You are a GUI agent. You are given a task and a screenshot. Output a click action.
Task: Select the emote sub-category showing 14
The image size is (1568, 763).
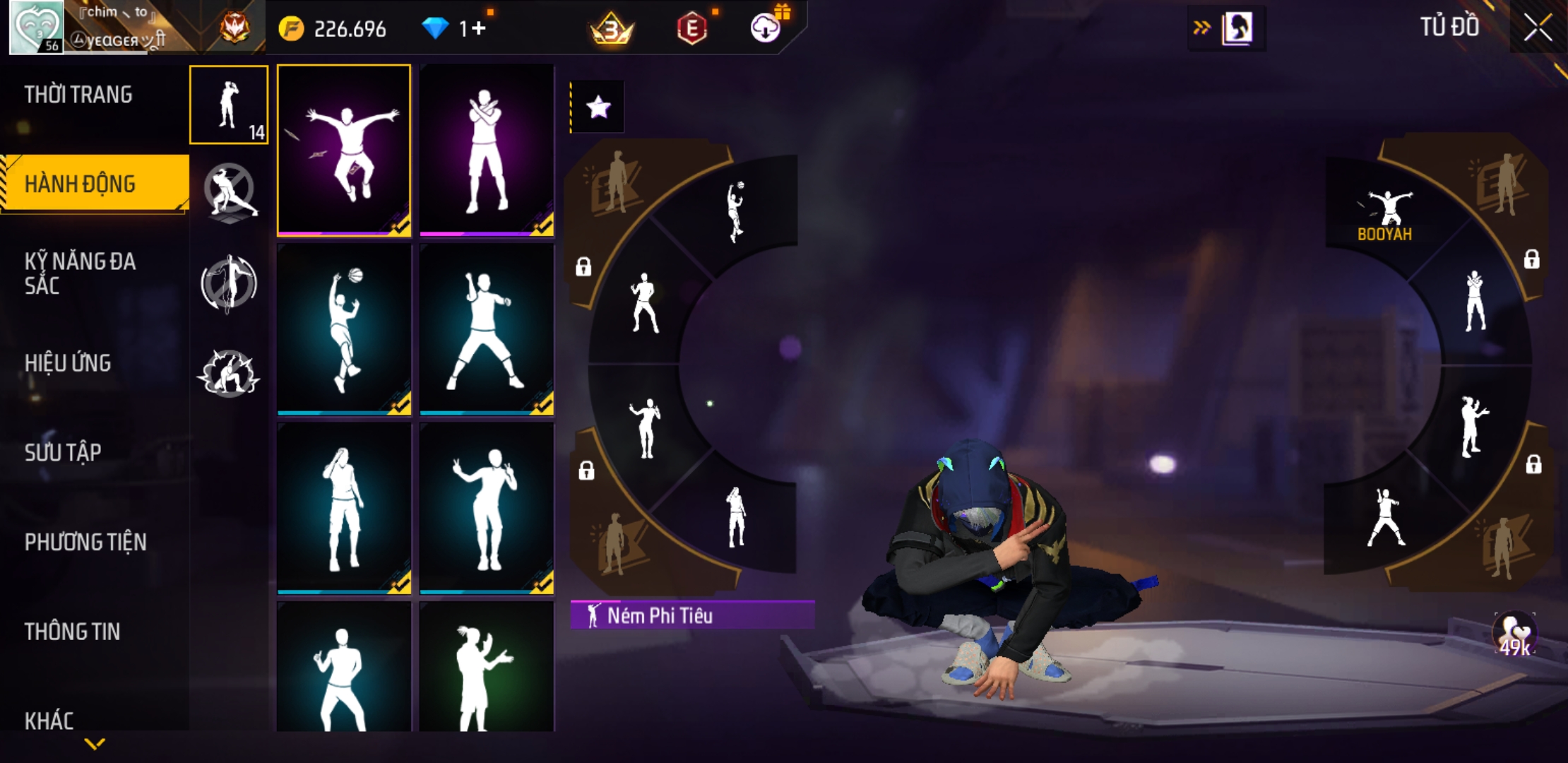pos(229,105)
